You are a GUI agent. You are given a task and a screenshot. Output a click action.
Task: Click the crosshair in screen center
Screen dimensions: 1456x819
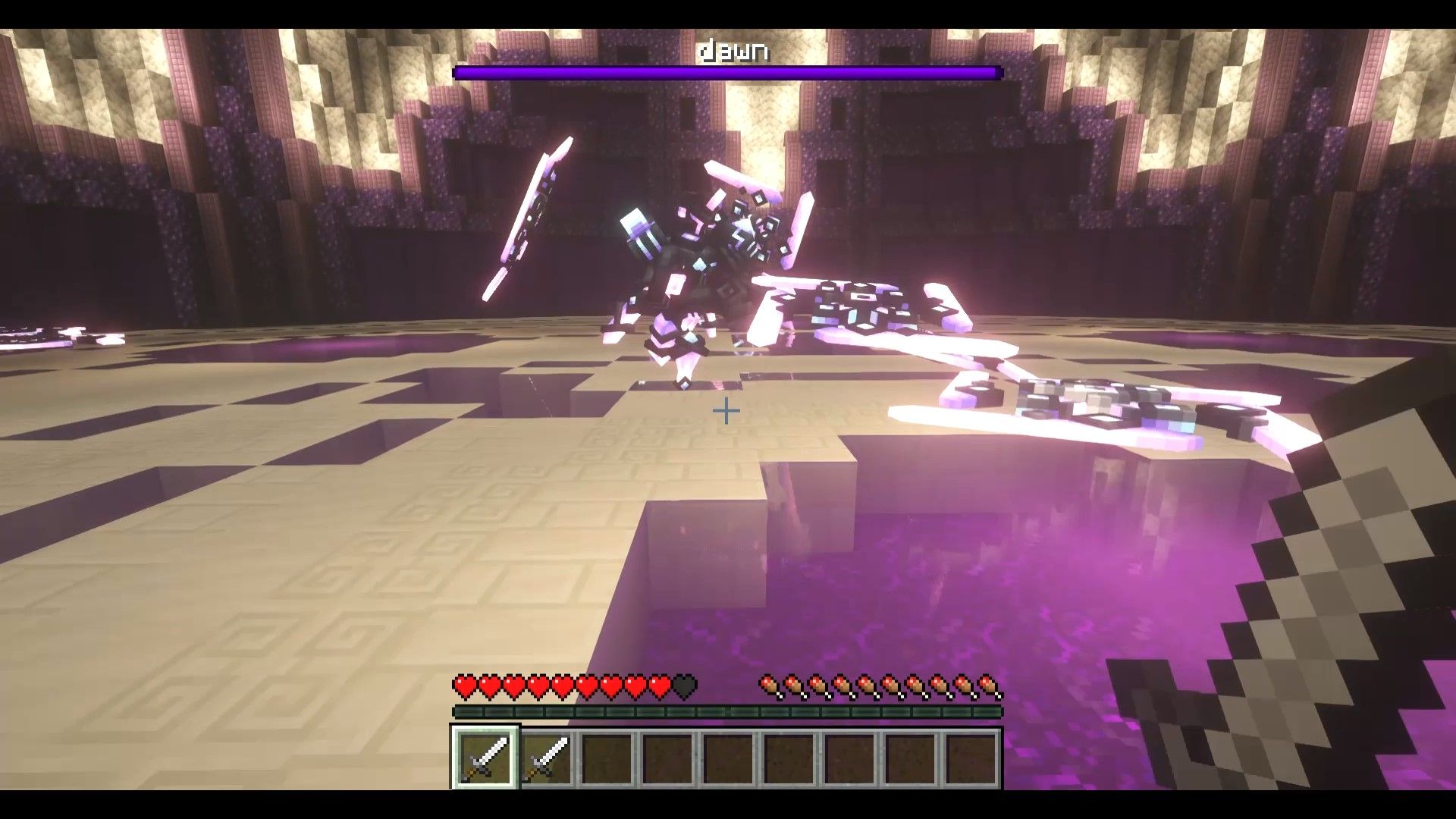click(726, 409)
